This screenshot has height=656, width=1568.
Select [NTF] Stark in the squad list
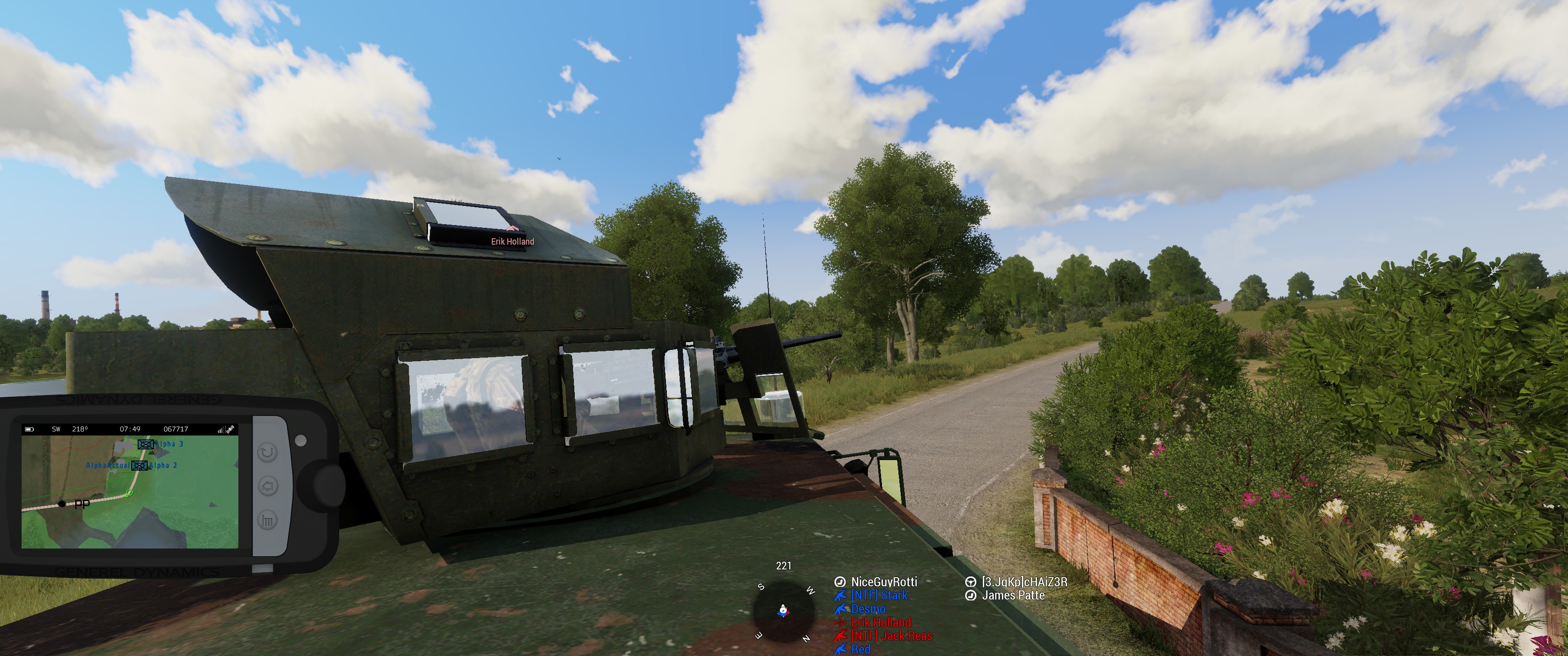coord(879,595)
